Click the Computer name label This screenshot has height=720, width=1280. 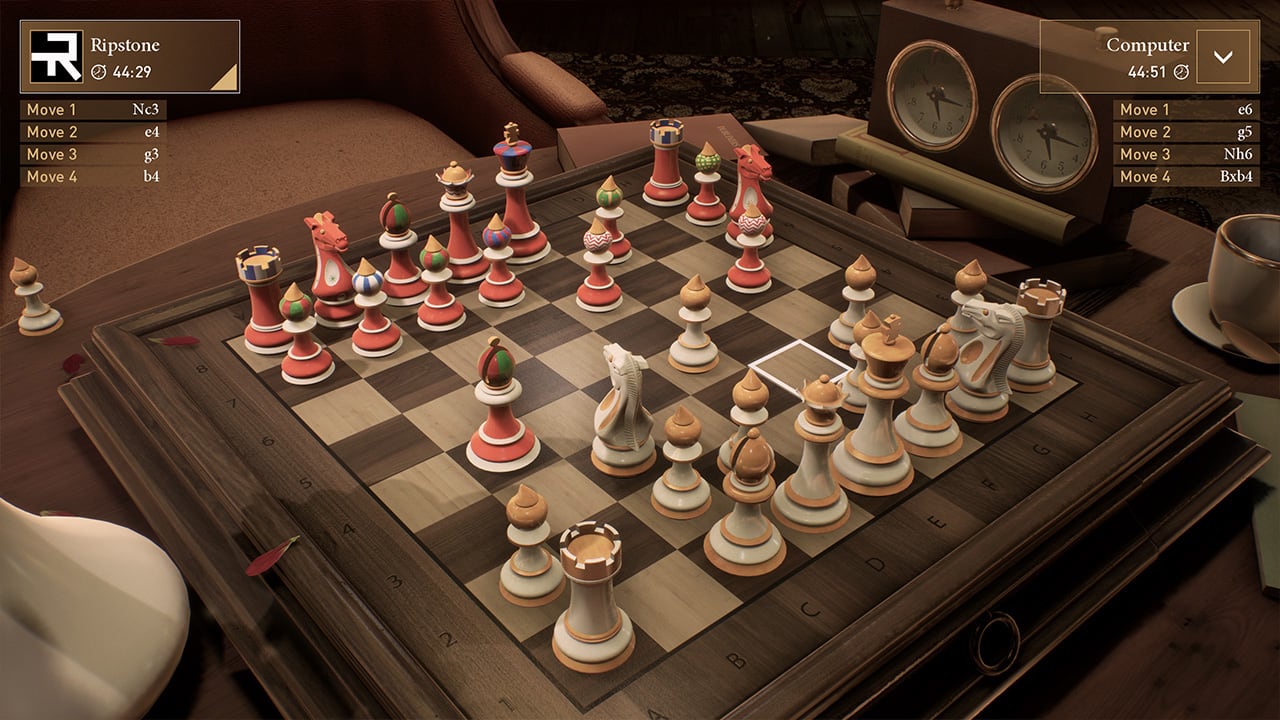click(x=1146, y=44)
